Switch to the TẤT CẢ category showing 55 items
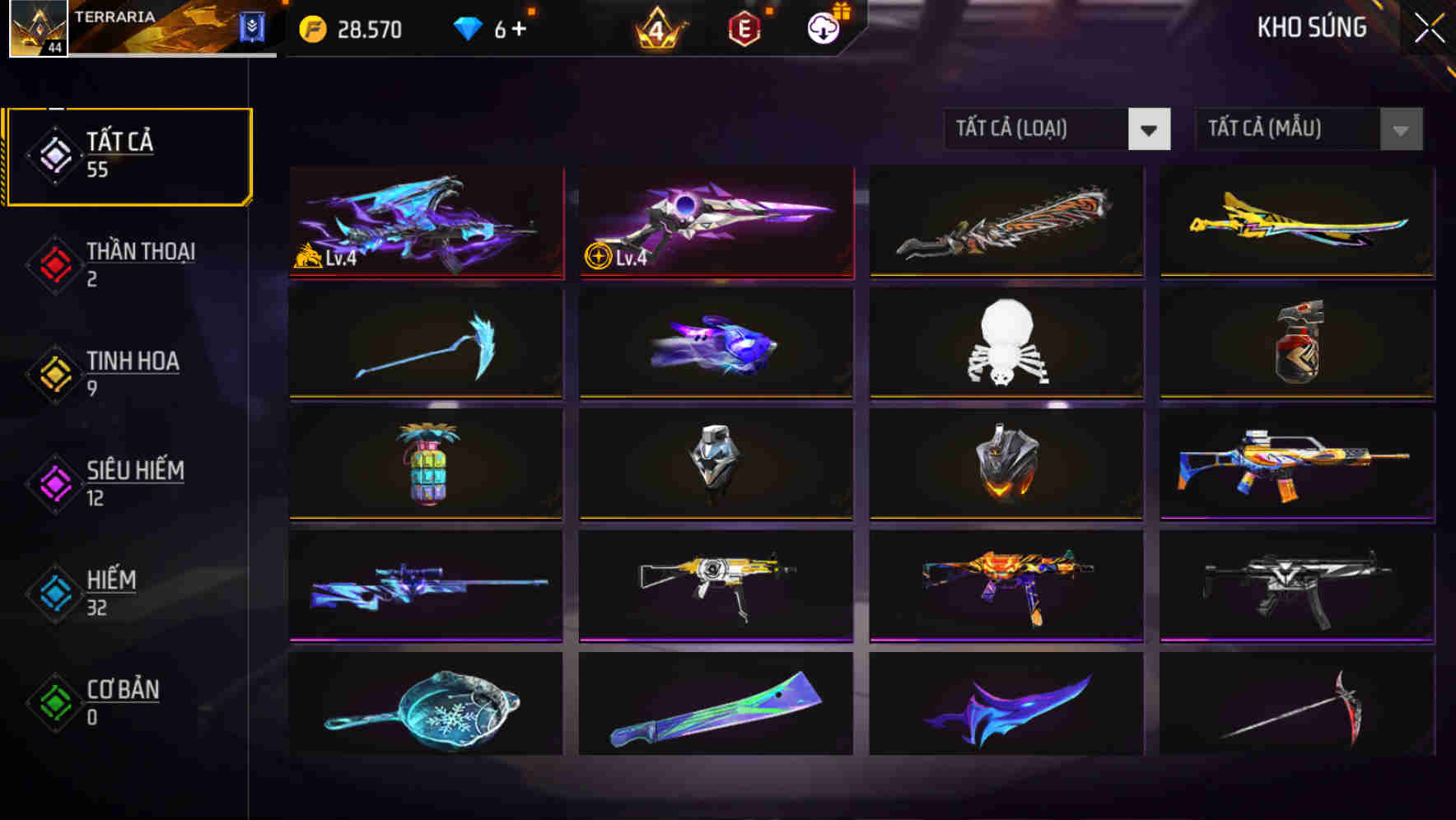The image size is (1456, 820). [128, 155]
